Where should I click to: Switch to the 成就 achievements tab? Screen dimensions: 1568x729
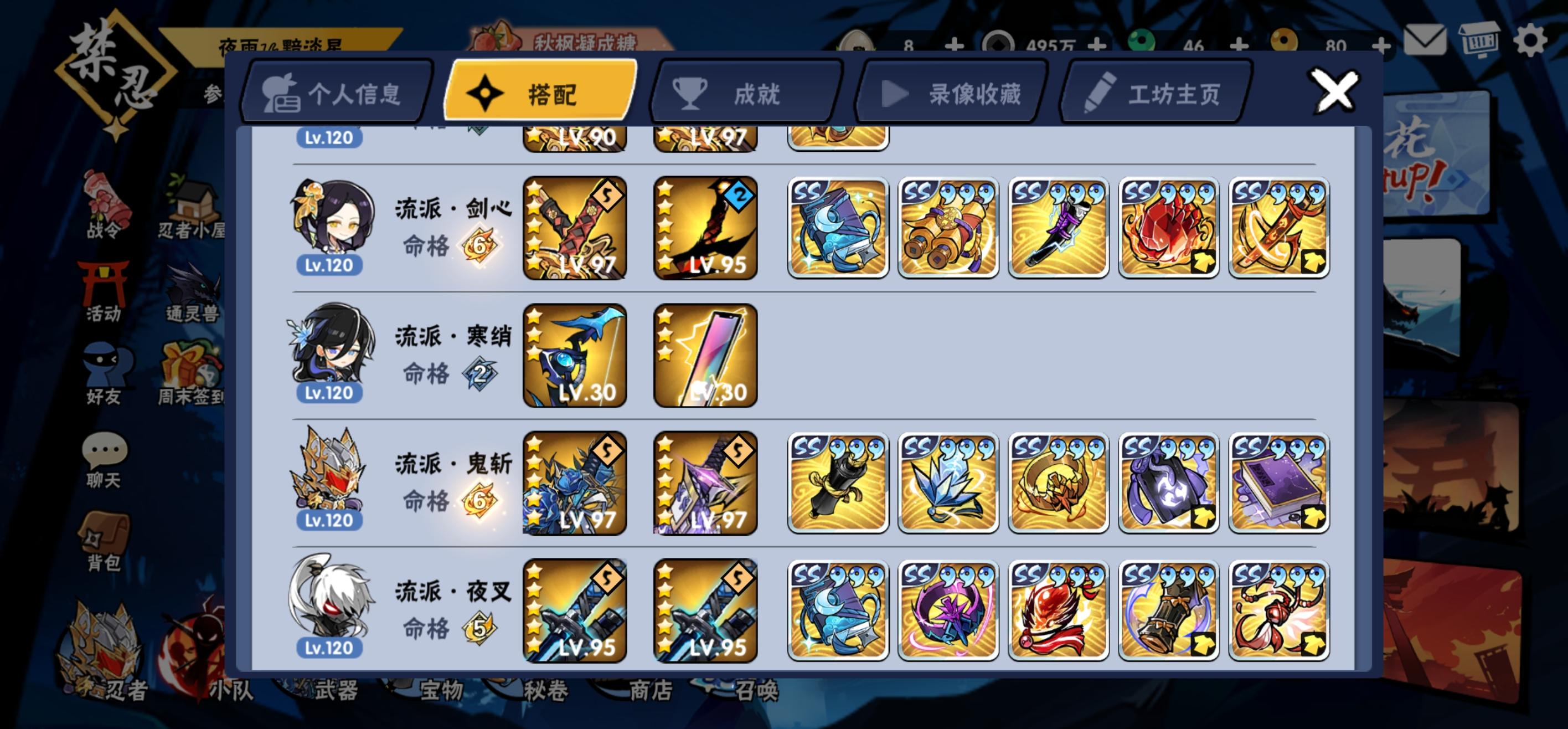pyautogui.click(x=740, y=93)
